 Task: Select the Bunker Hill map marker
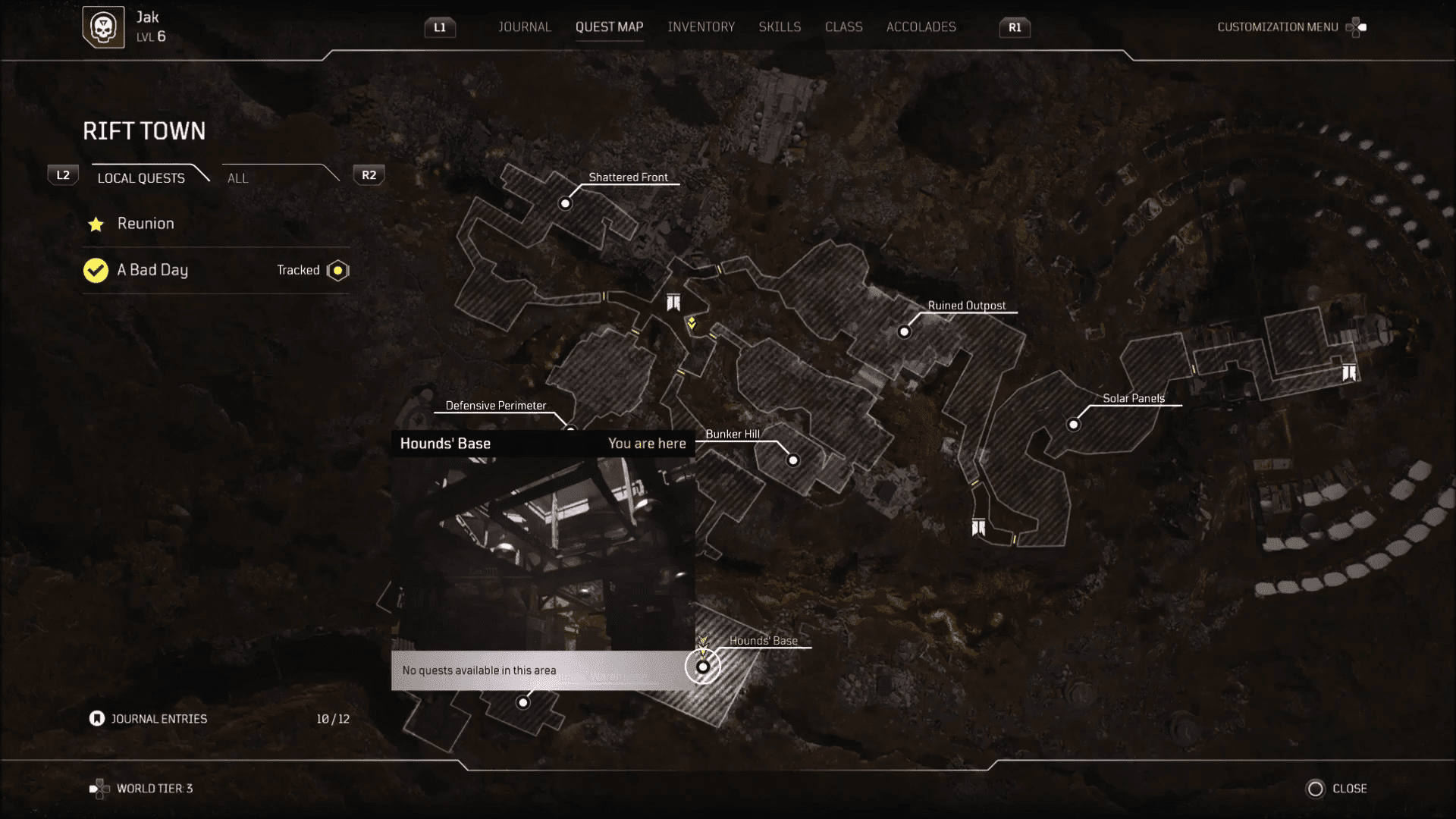point(792,460)
